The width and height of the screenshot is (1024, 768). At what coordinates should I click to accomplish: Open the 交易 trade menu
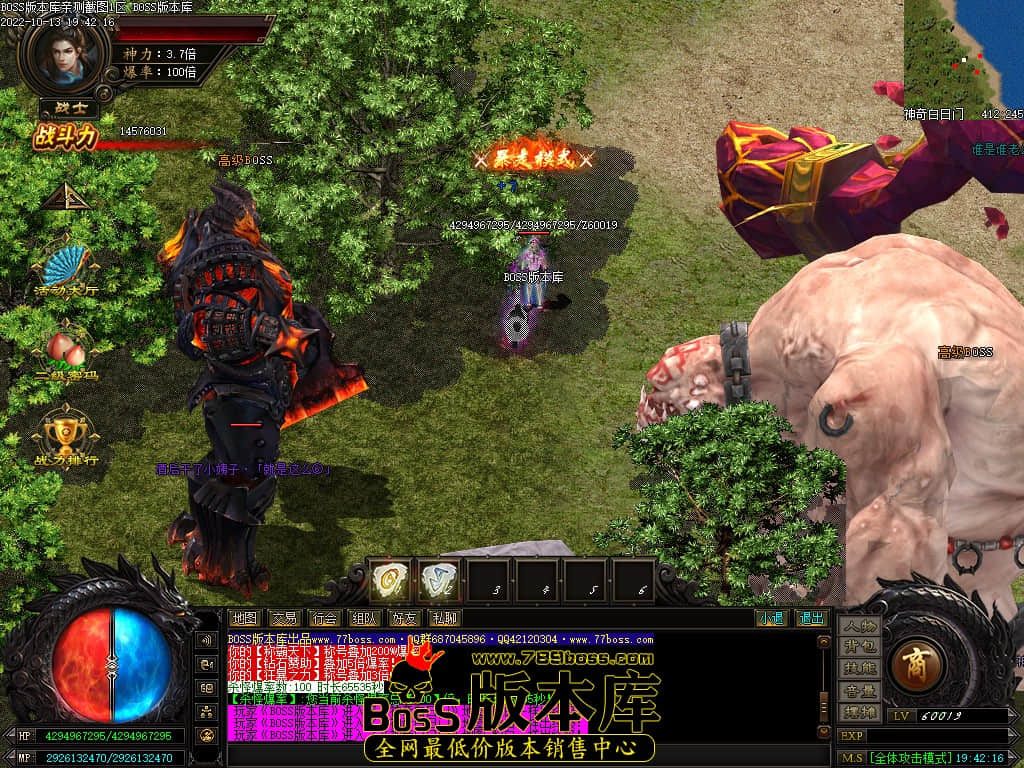284,618
